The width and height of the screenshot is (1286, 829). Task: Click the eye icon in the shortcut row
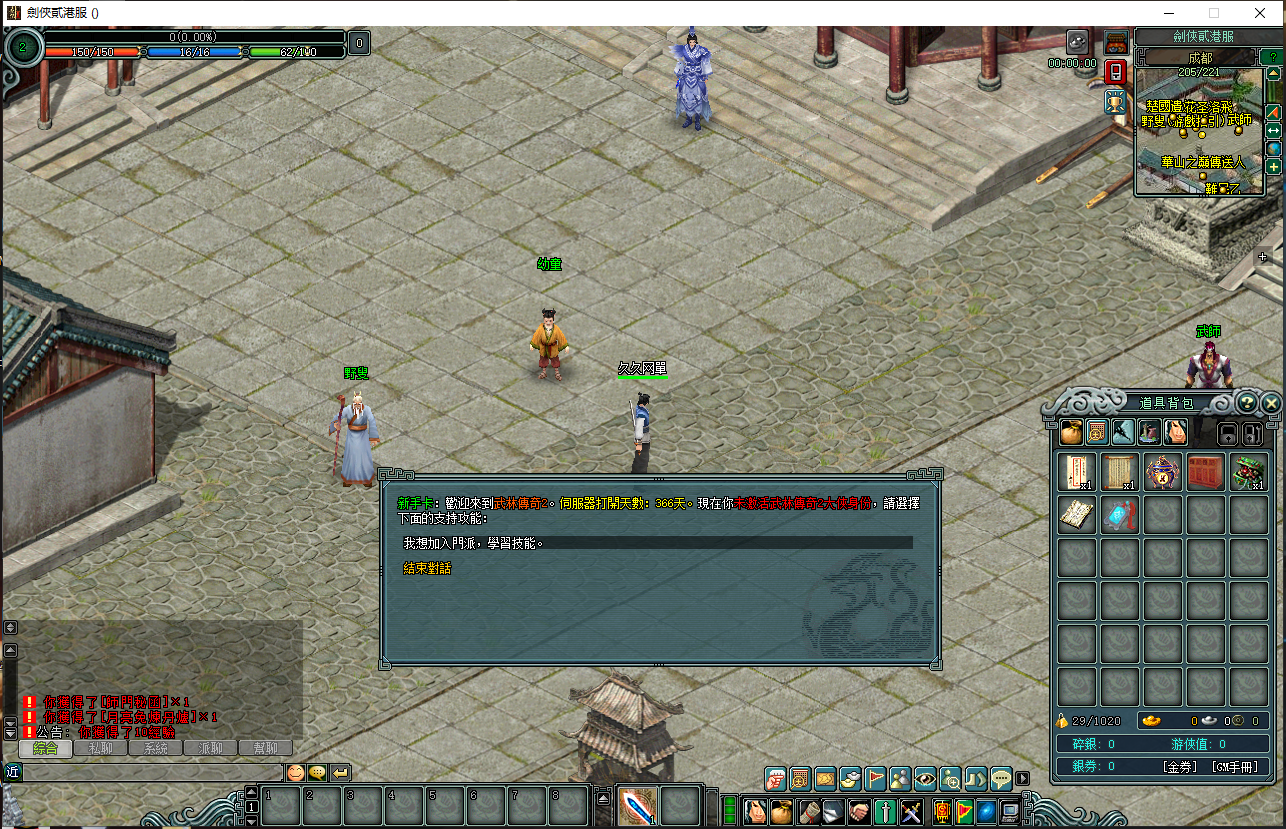click(x=925, y=778)
